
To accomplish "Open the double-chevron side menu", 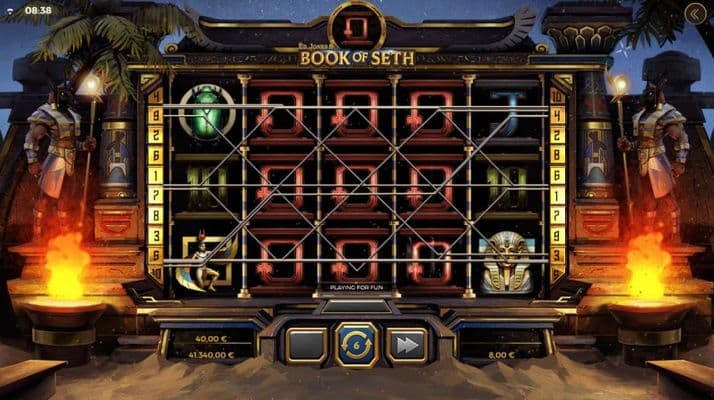I will pos(696,13).
